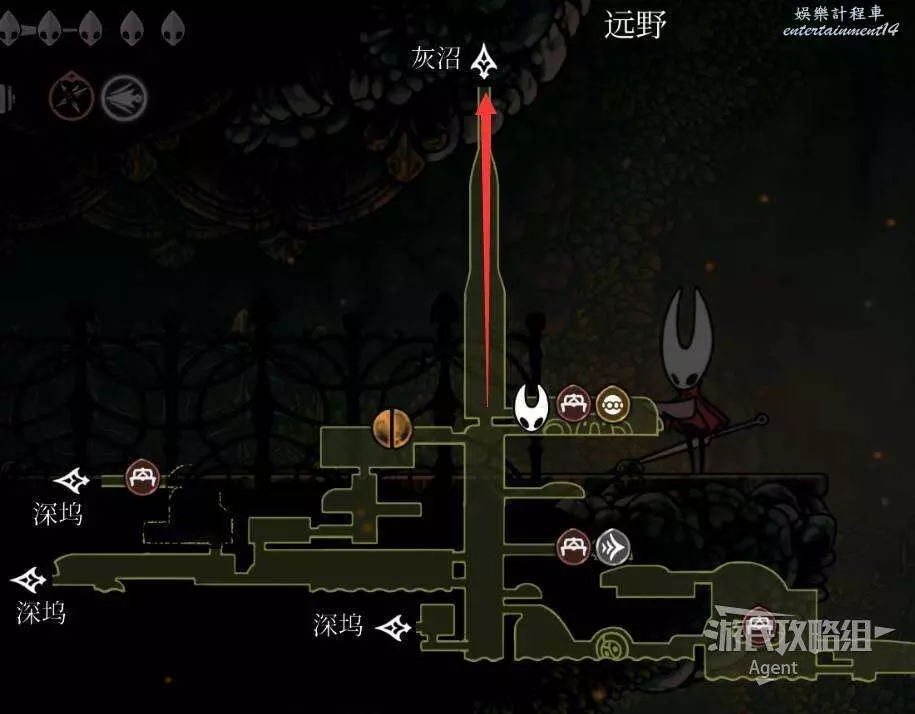
Task: Select the bench marker beside Hornet's mask
Action: tap(573, 404)
